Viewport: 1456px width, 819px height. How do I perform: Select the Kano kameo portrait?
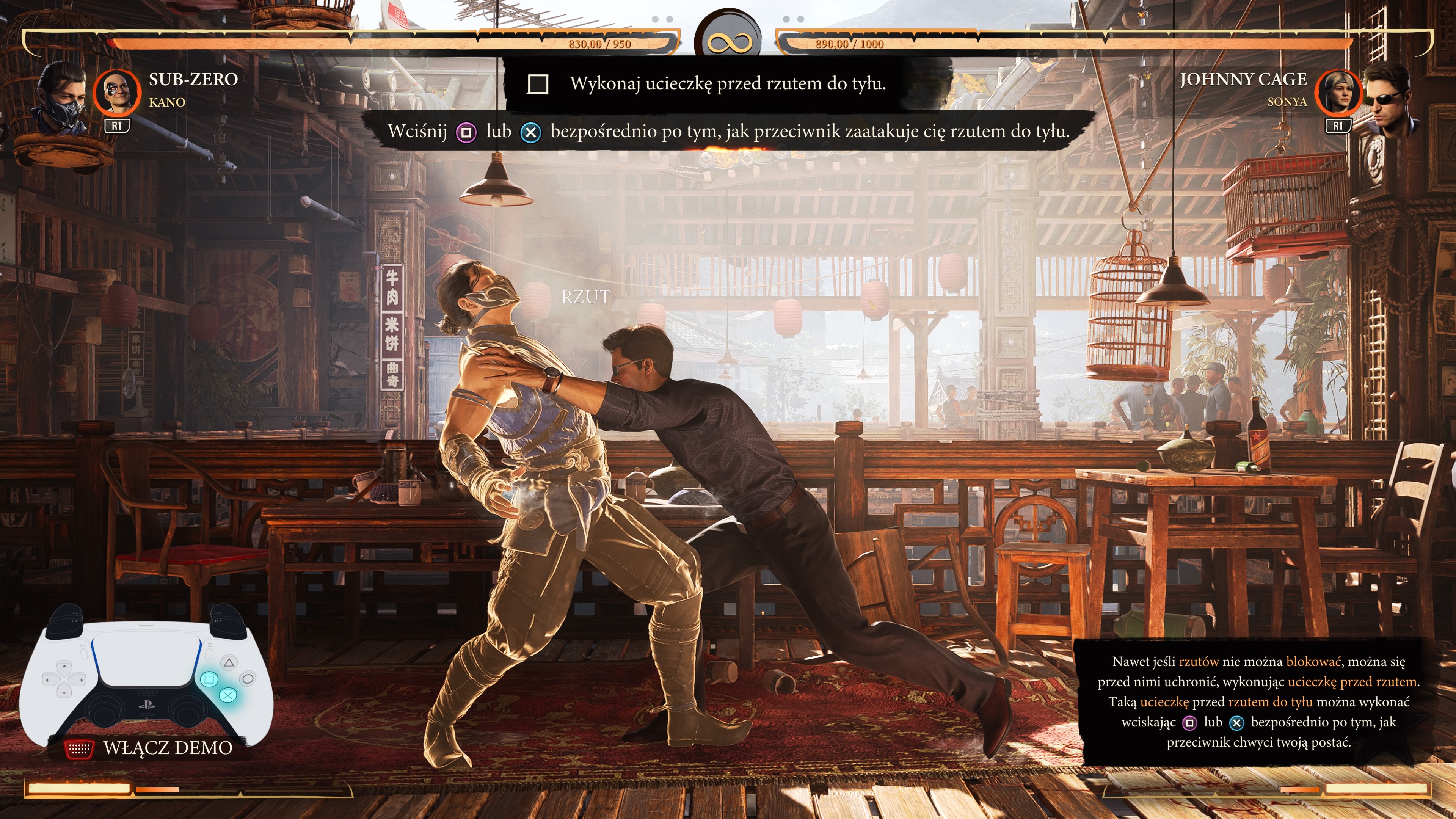click(117, 91)
